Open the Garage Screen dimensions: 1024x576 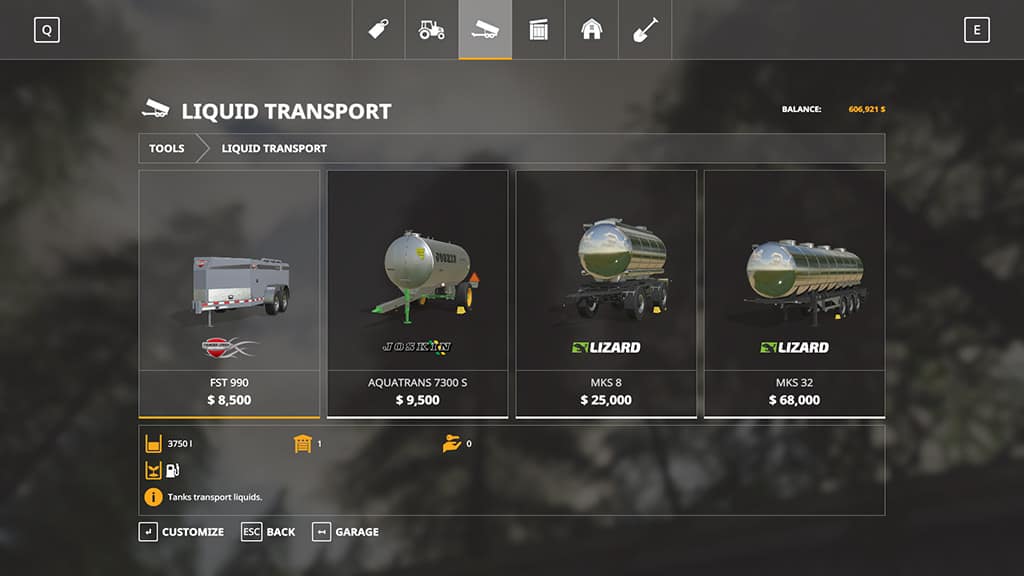click(346, 532)
